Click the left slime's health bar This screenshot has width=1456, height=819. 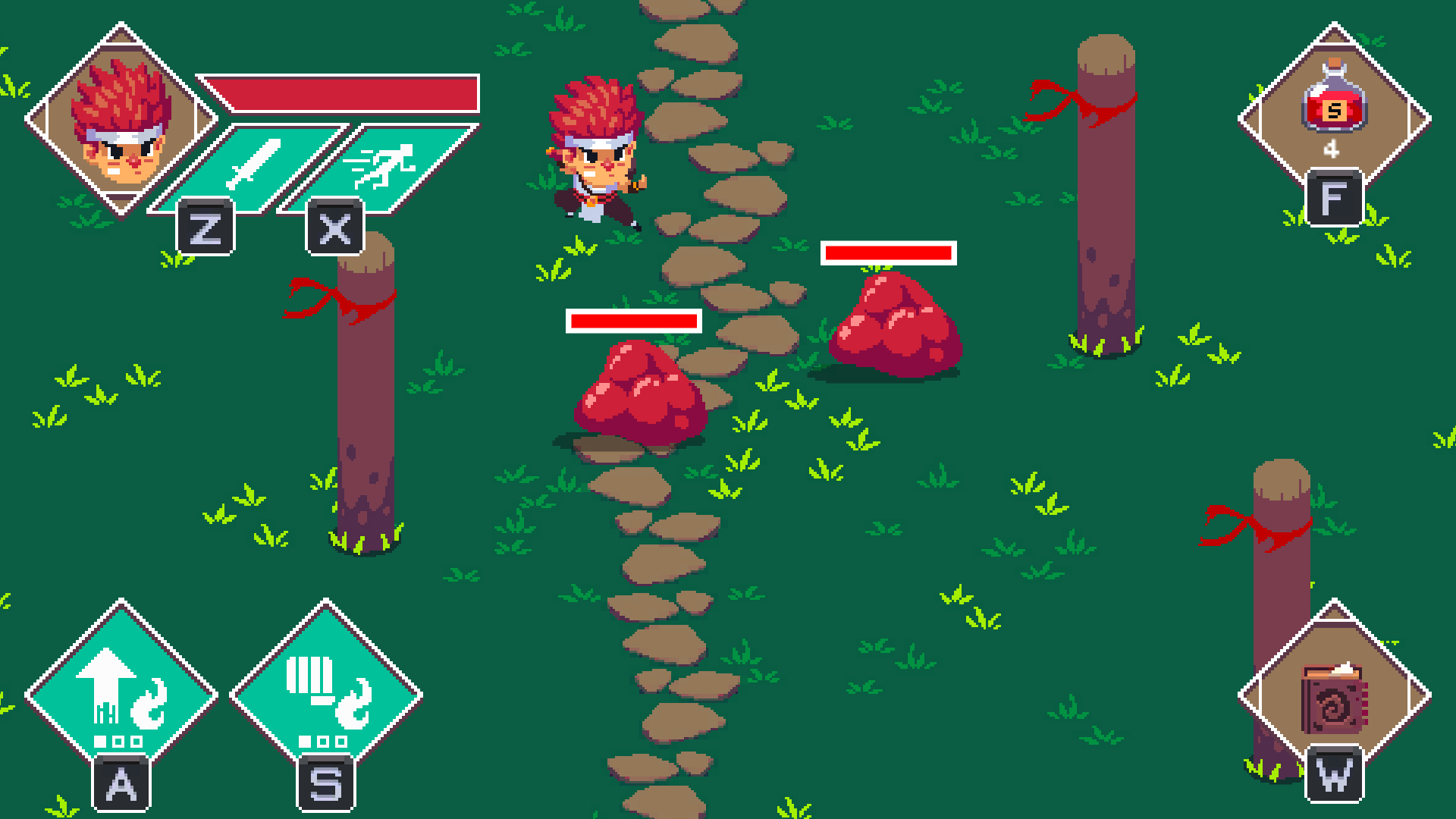click(x=635, y=320)
